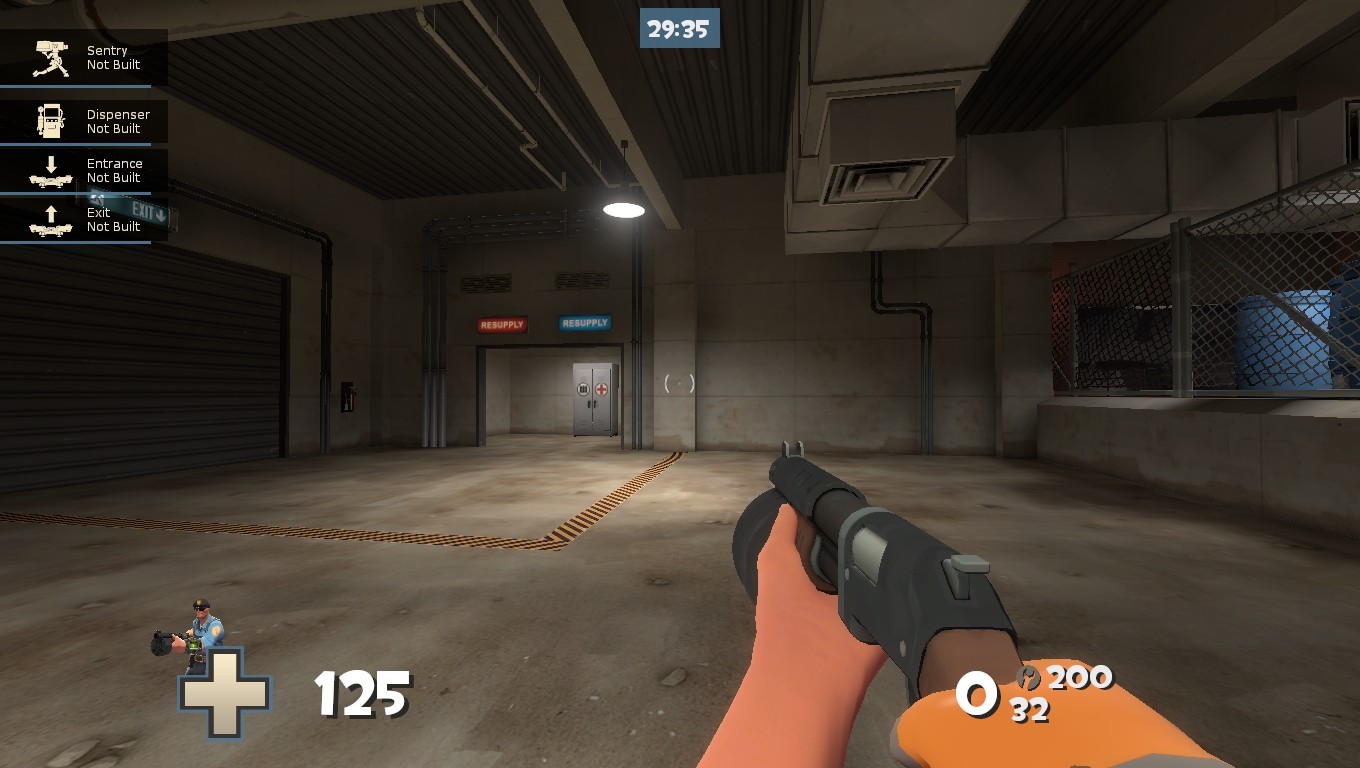
Task: Click the match timer showing 29:35
Action: [x=679, y=28]
